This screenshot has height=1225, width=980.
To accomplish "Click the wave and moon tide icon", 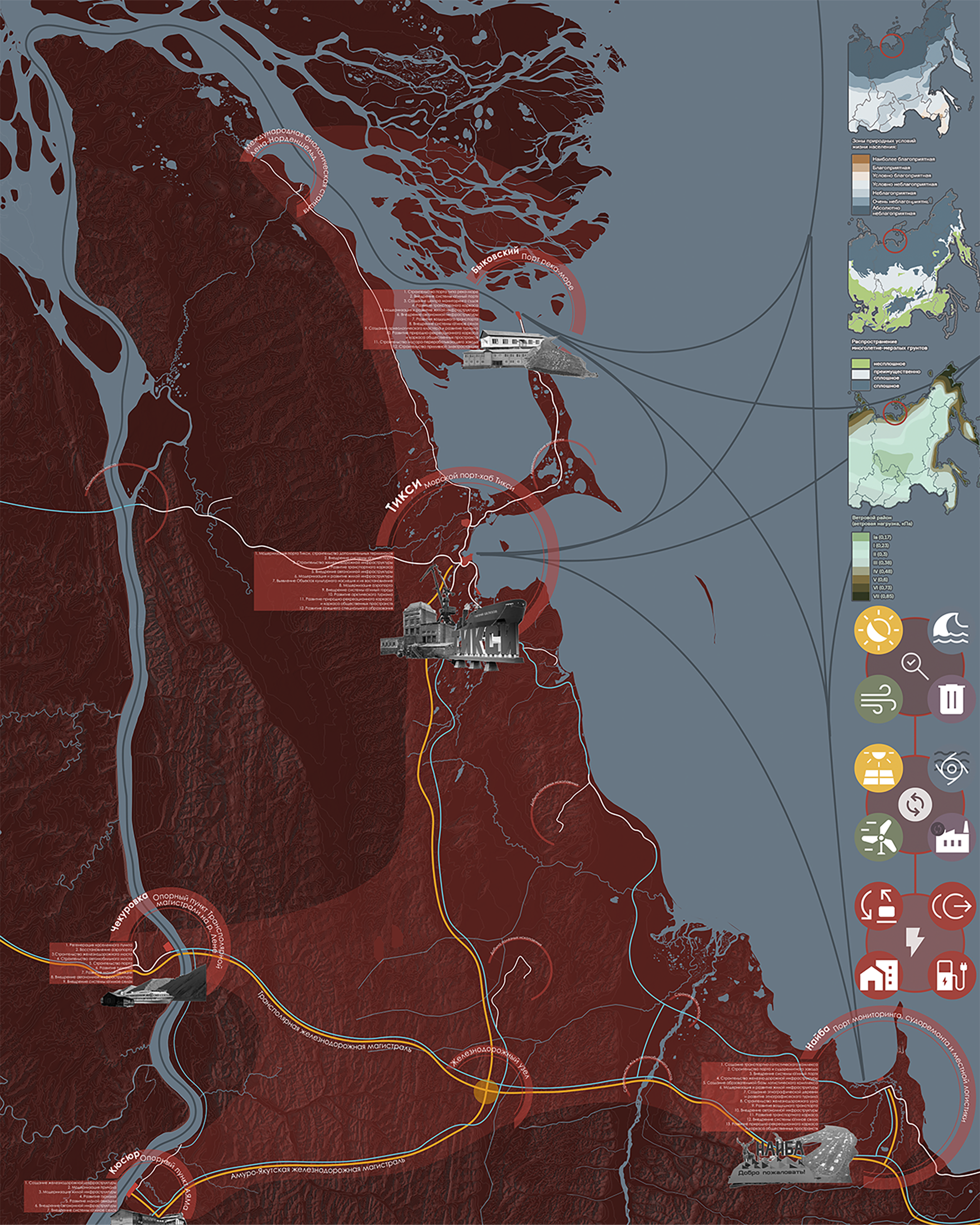I will [952, 630].
